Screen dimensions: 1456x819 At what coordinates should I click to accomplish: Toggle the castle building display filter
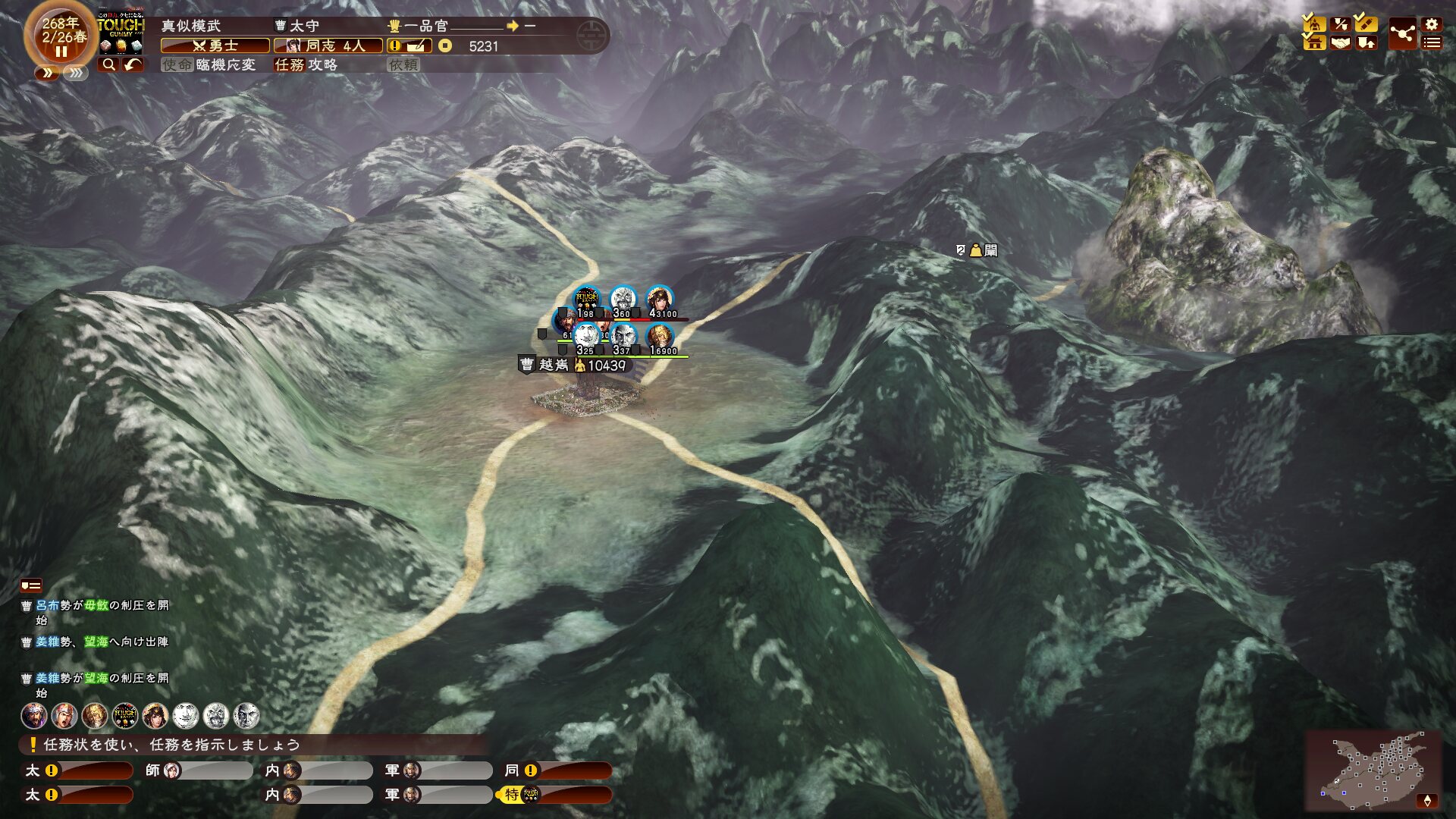coord(1314,43)
